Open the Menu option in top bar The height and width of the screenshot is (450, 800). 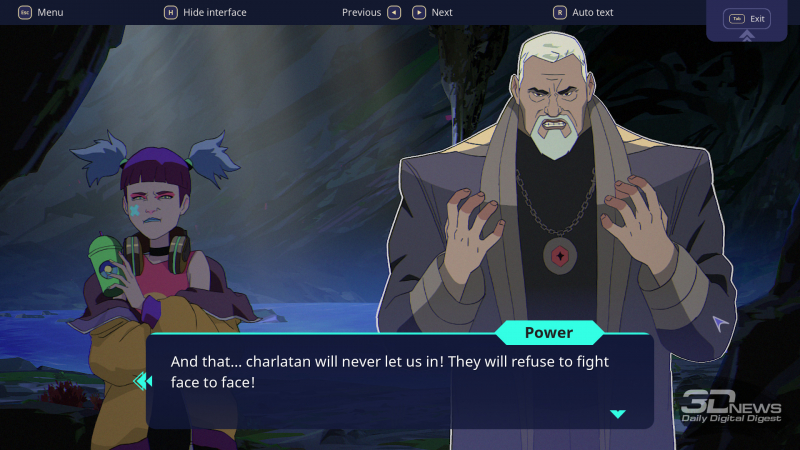point(41,12)
